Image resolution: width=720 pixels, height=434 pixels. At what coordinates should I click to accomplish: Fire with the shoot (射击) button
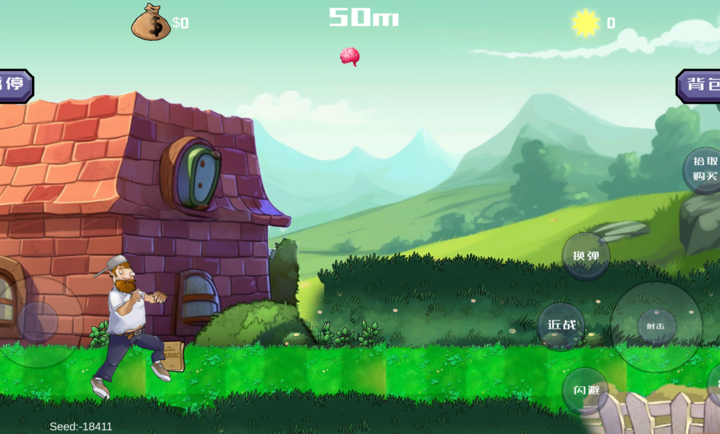click(656, 326)
